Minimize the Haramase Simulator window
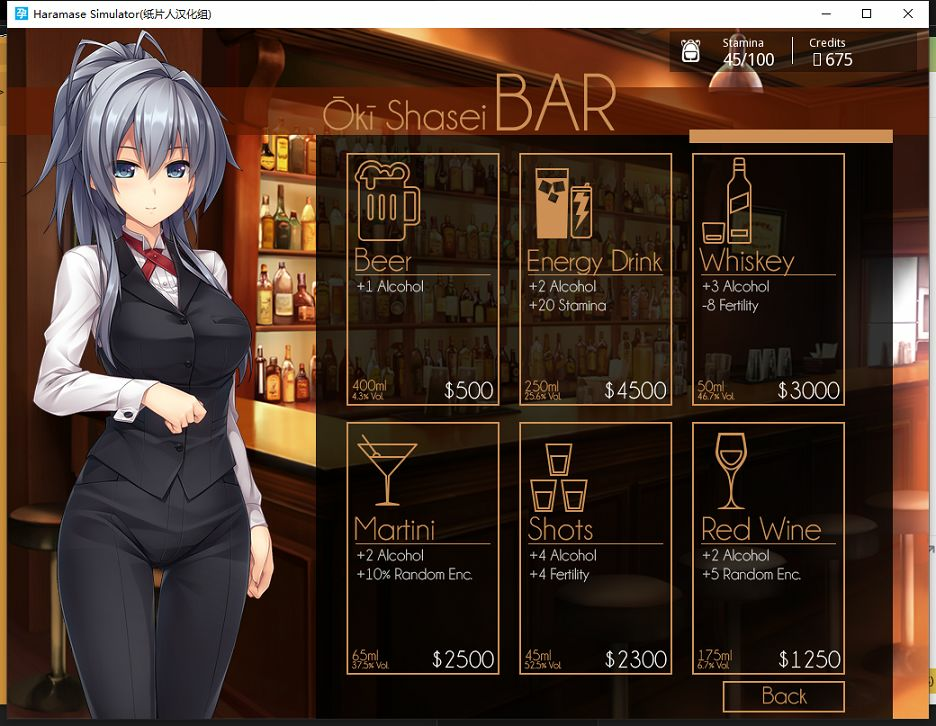 coord(826,14)
